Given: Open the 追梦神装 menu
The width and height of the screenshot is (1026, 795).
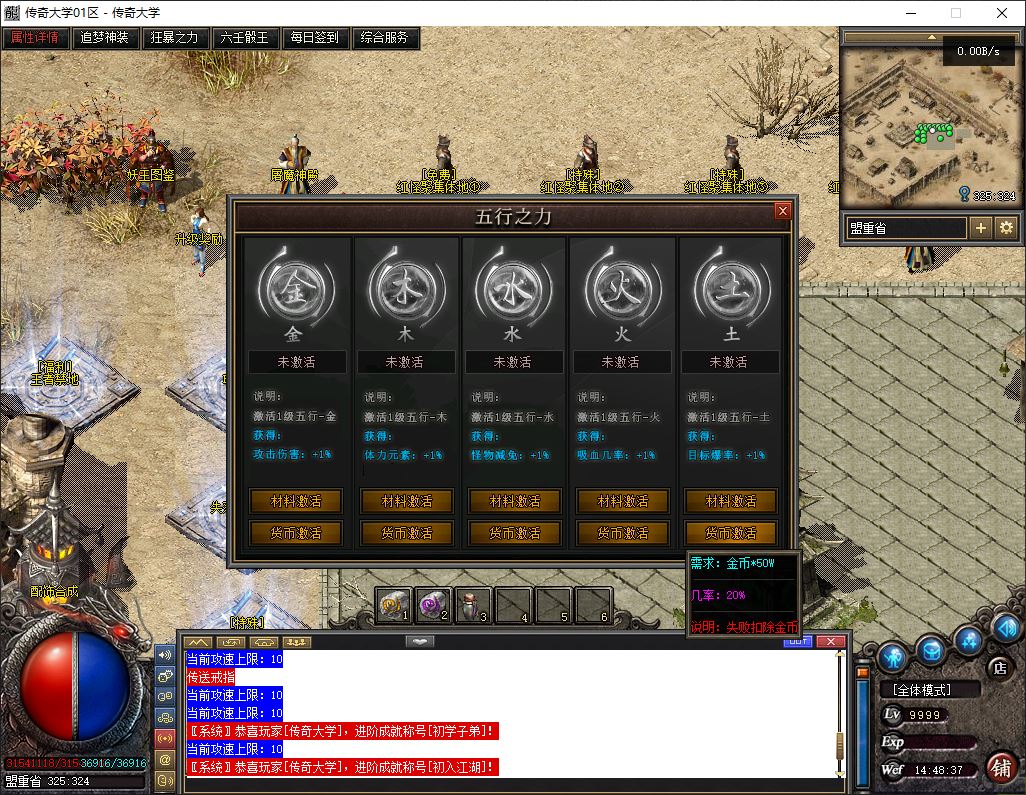Looking at the screenshot, I should (105, 38).
